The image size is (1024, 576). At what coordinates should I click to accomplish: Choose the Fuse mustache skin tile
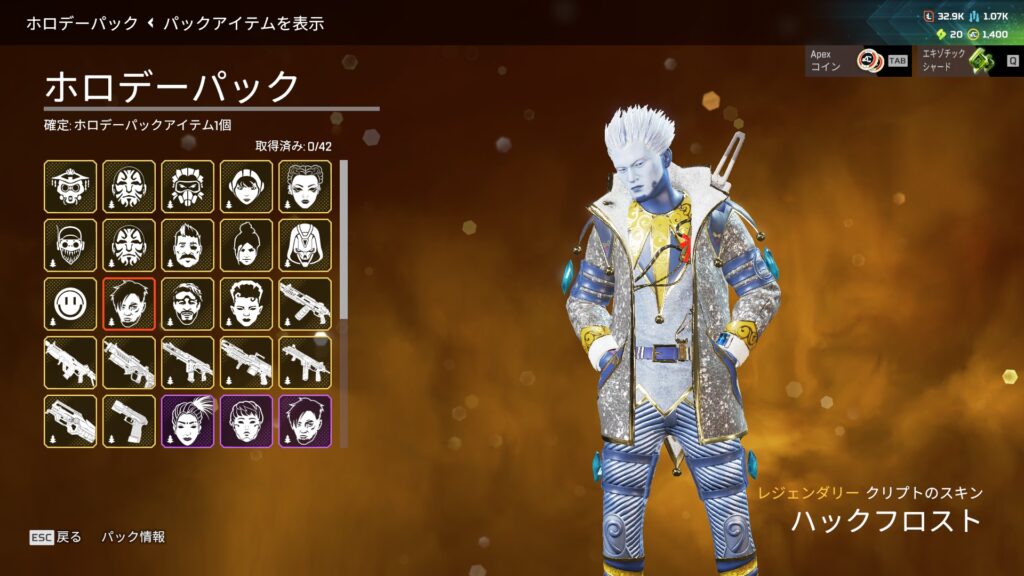188,245
